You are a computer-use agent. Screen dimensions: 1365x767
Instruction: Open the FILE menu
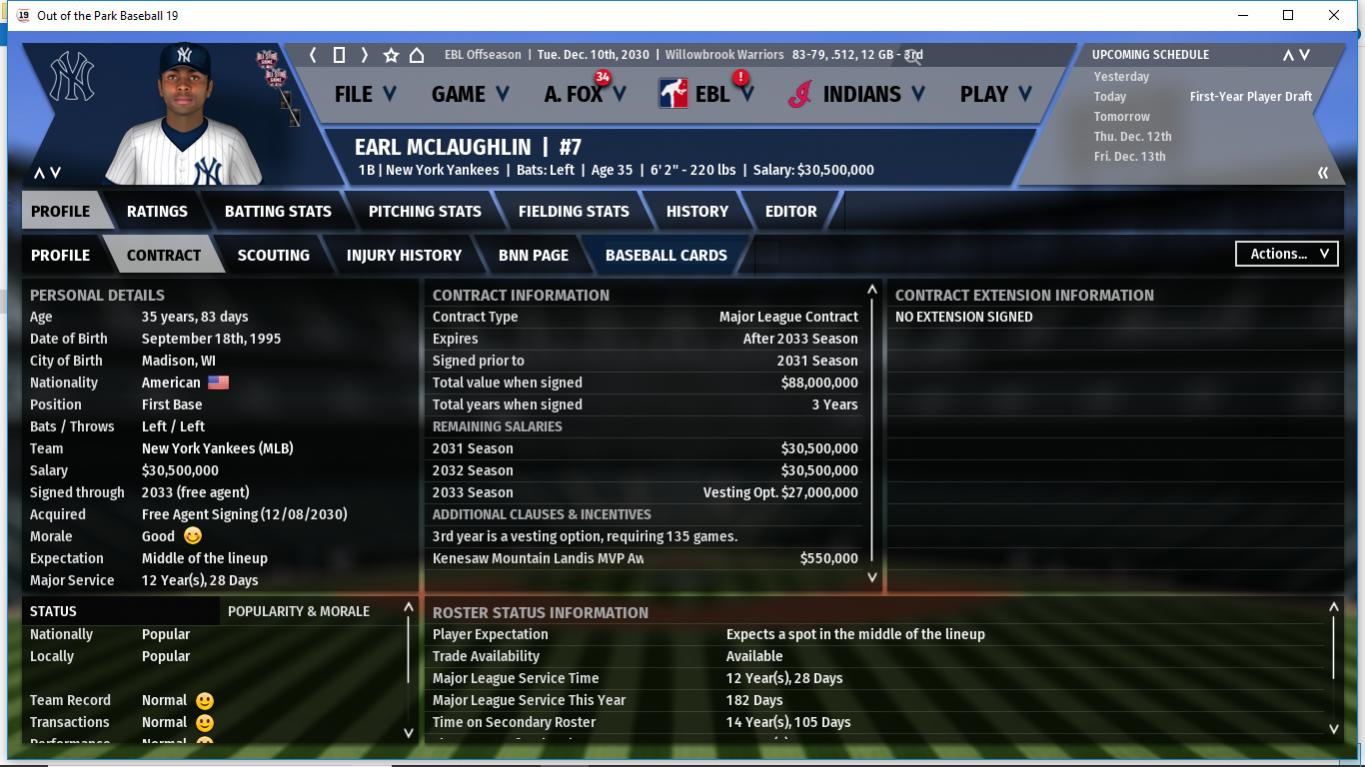point(364,94)
